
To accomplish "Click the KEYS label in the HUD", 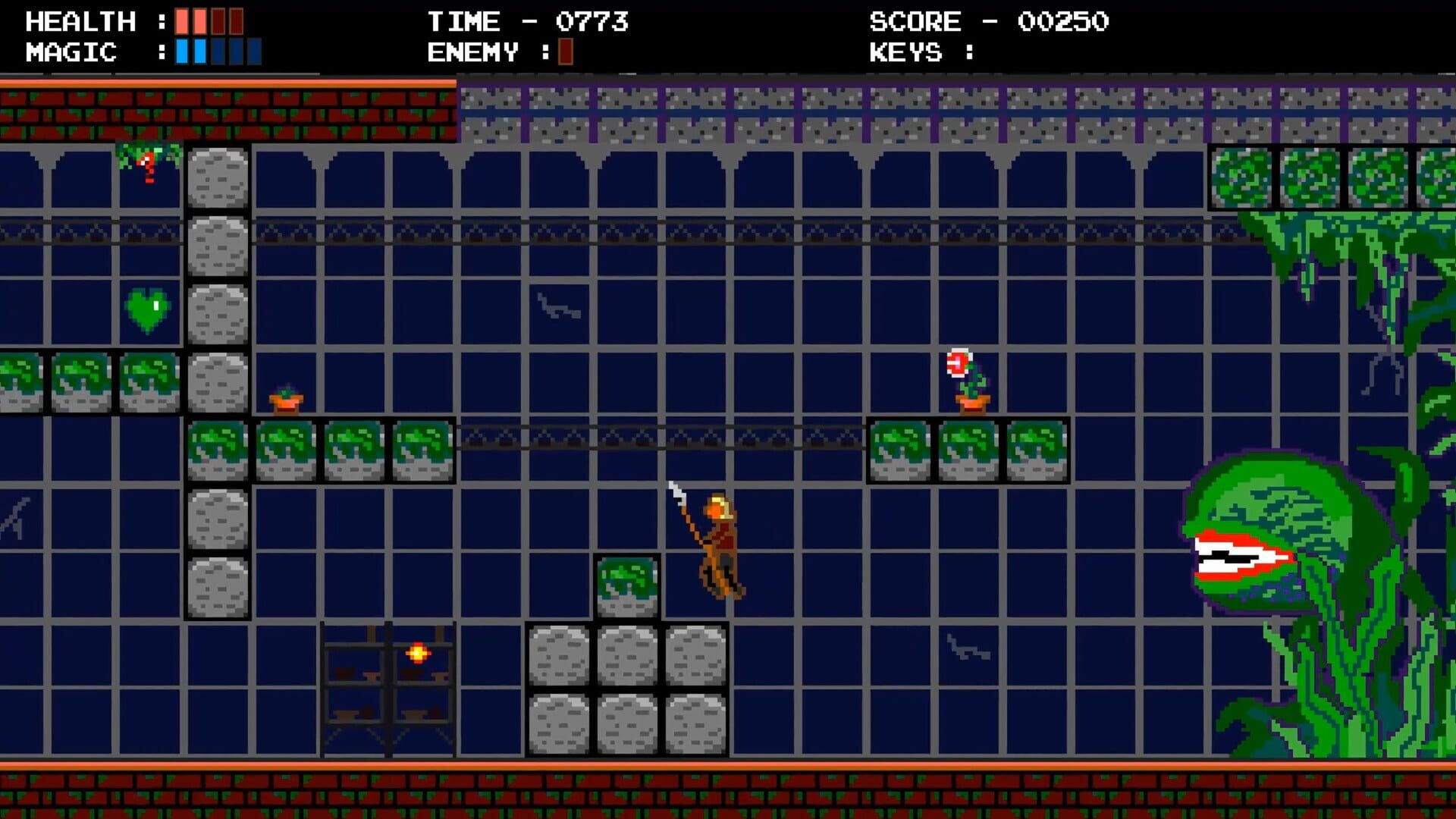I will tap(906, 52).
